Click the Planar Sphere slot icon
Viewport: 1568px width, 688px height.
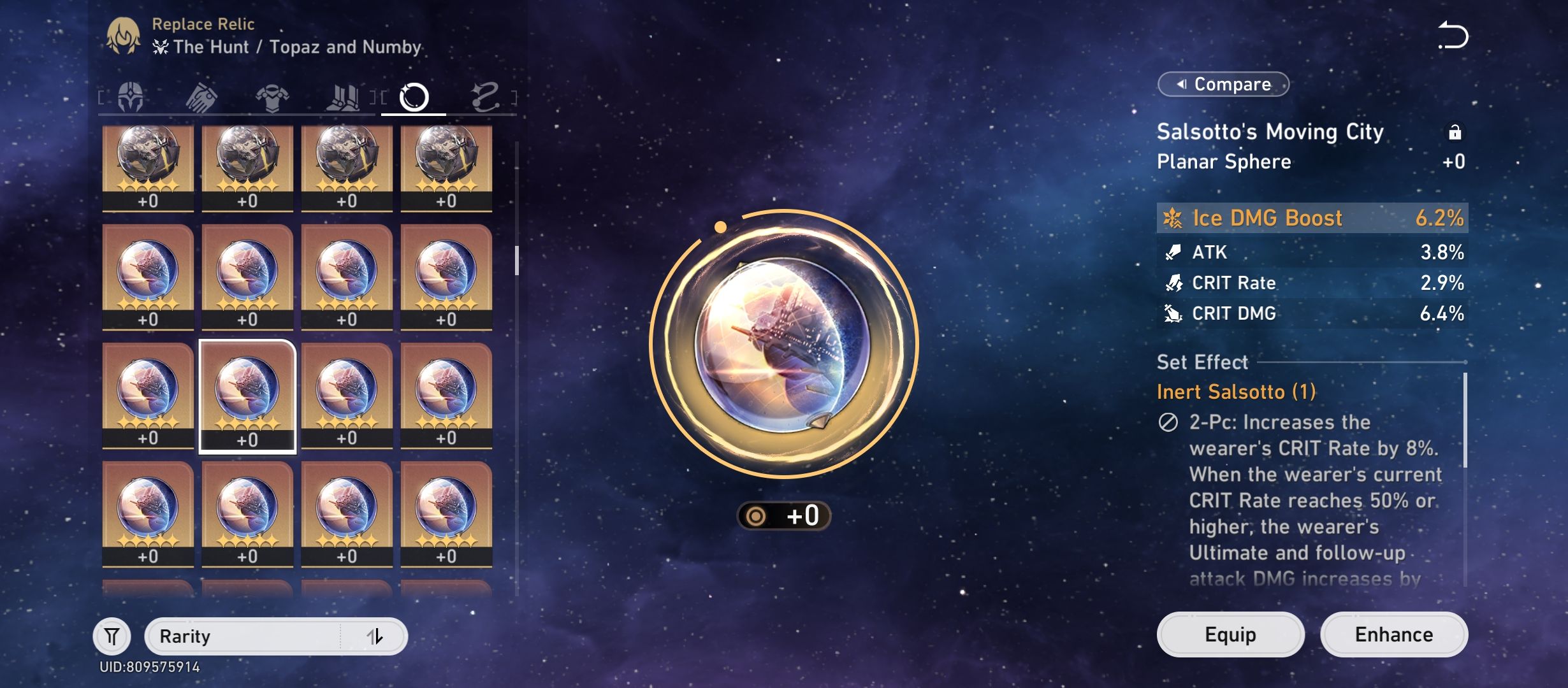click(x=415, y=97)
